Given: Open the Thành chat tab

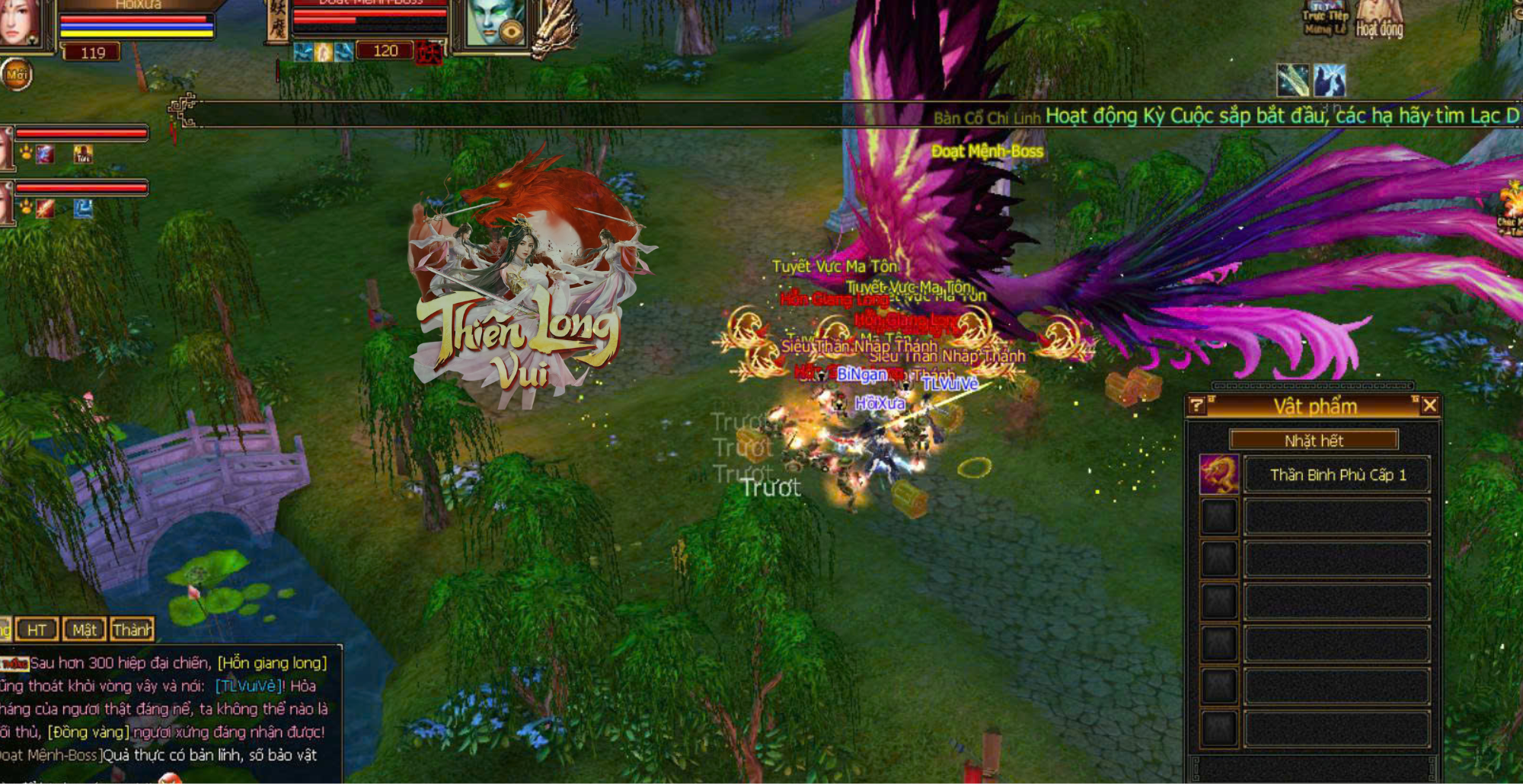Looking at the screenshot, I should click(x=132, y=629).
